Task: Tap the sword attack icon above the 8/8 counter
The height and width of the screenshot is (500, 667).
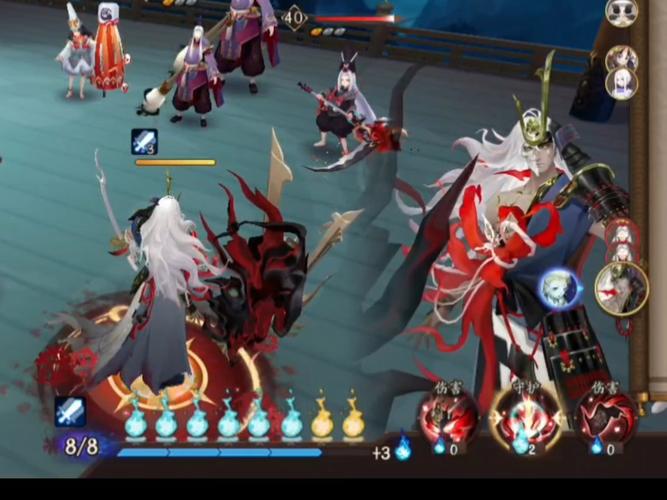Action: click(x=70, y=411)
